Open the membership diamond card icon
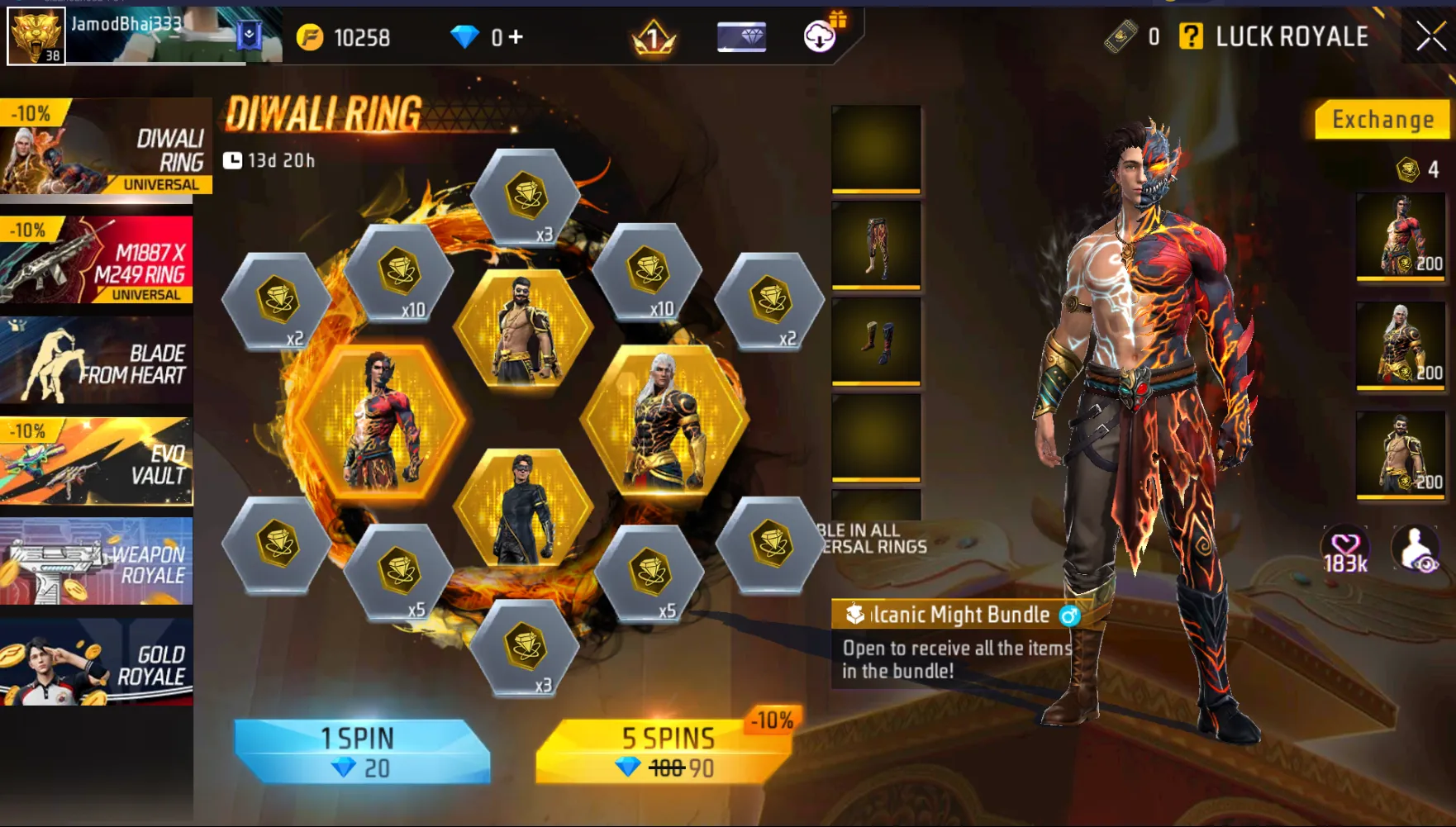Viewport: 1456px width, 827px height. point(741,37)
